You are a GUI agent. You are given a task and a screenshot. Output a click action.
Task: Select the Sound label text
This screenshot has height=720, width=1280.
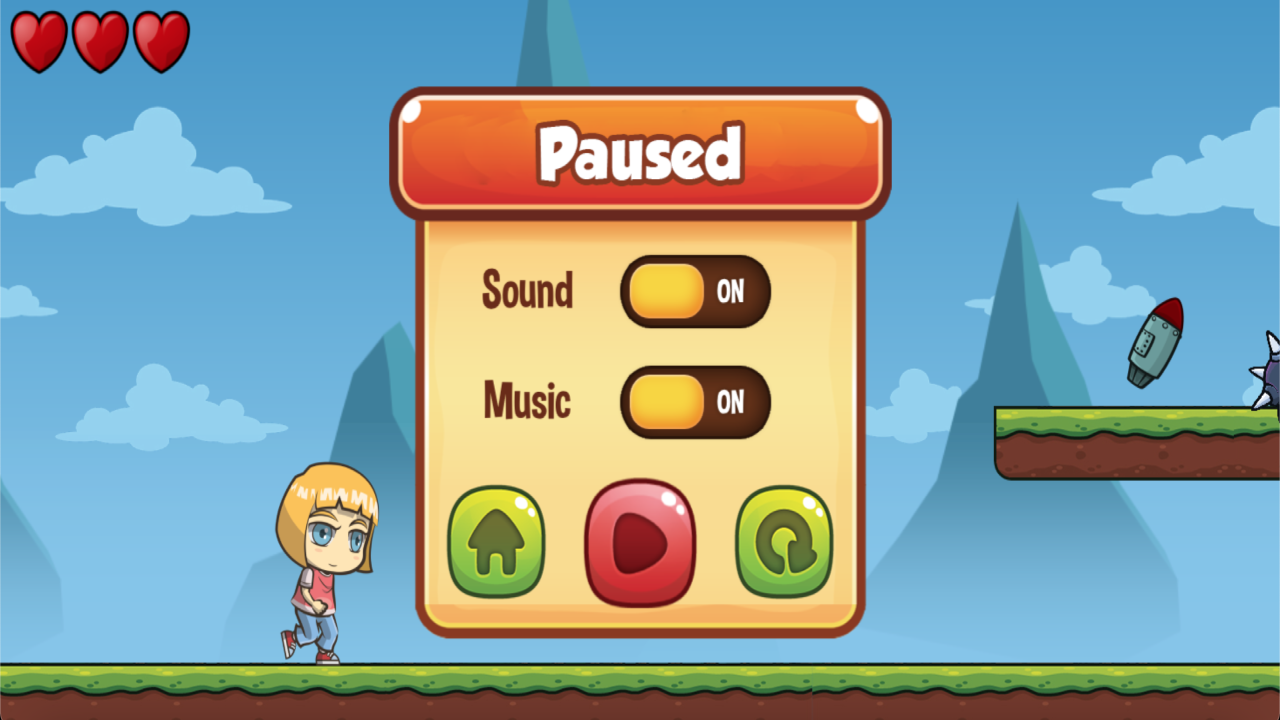pos(527,291)
